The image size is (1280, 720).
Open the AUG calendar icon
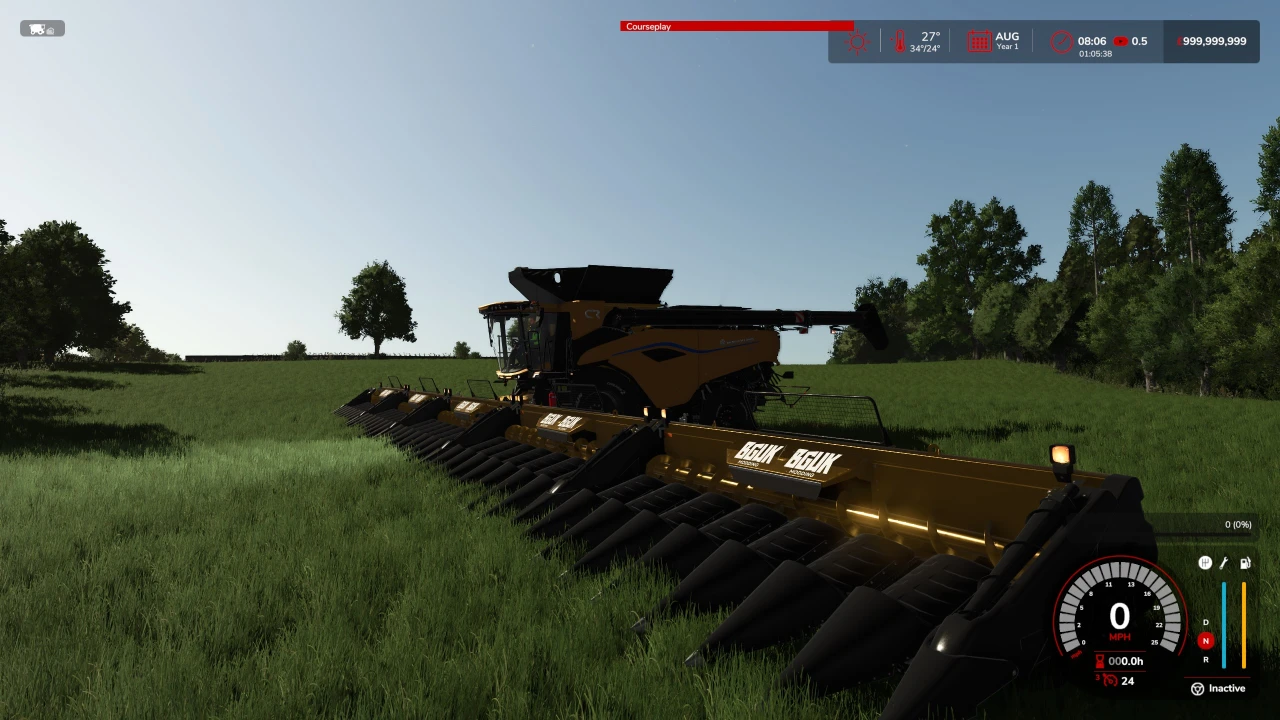981,41
